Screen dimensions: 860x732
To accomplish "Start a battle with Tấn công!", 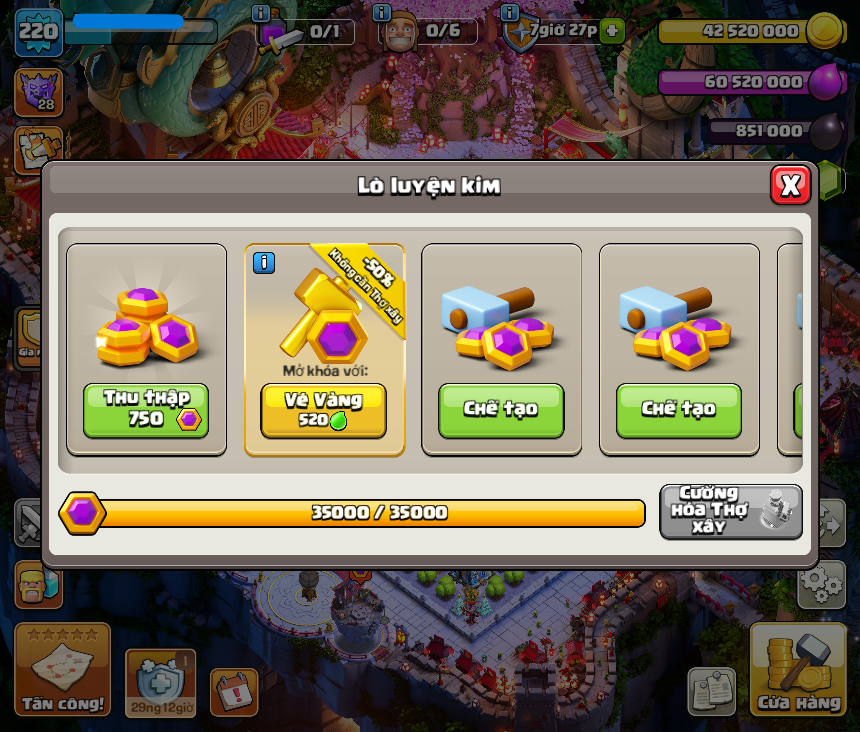I will [62, 670].
